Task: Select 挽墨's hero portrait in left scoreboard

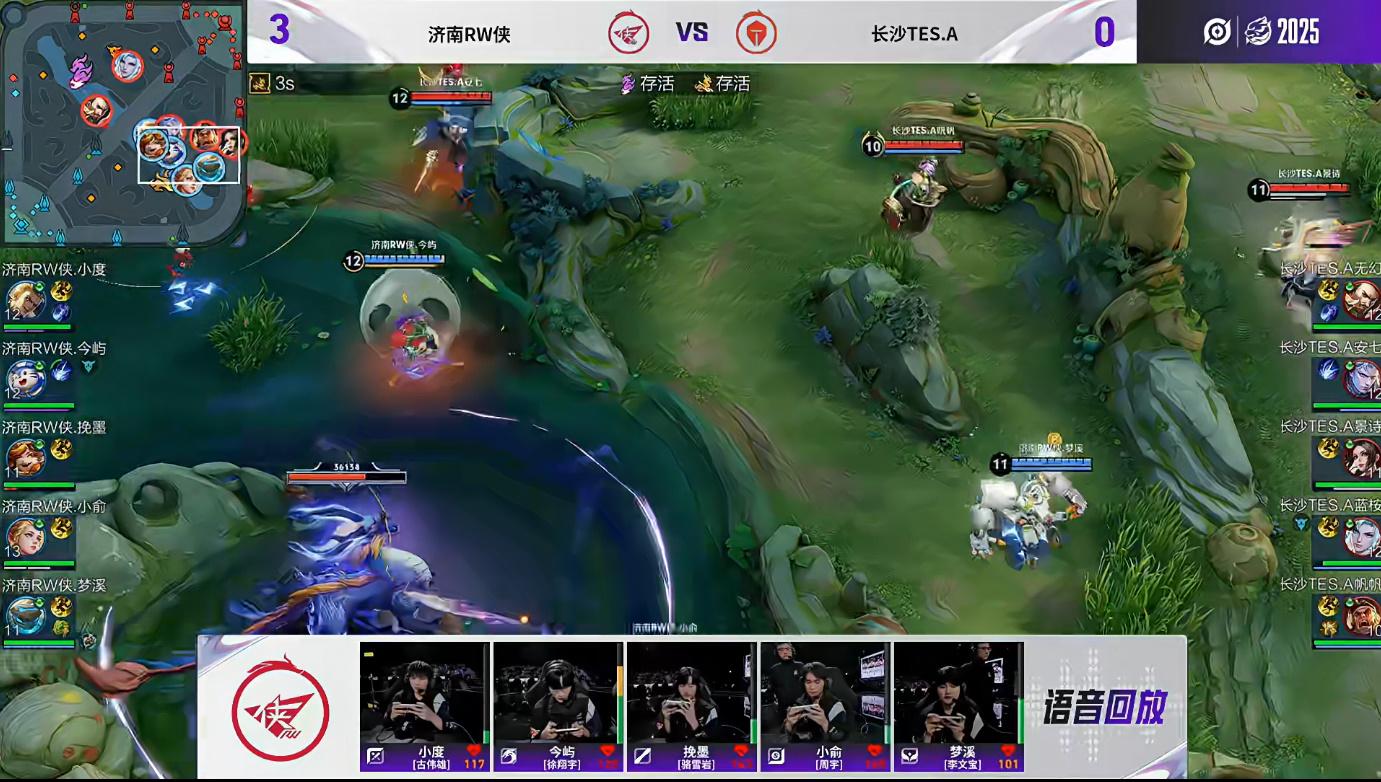Action: (24, 458)
